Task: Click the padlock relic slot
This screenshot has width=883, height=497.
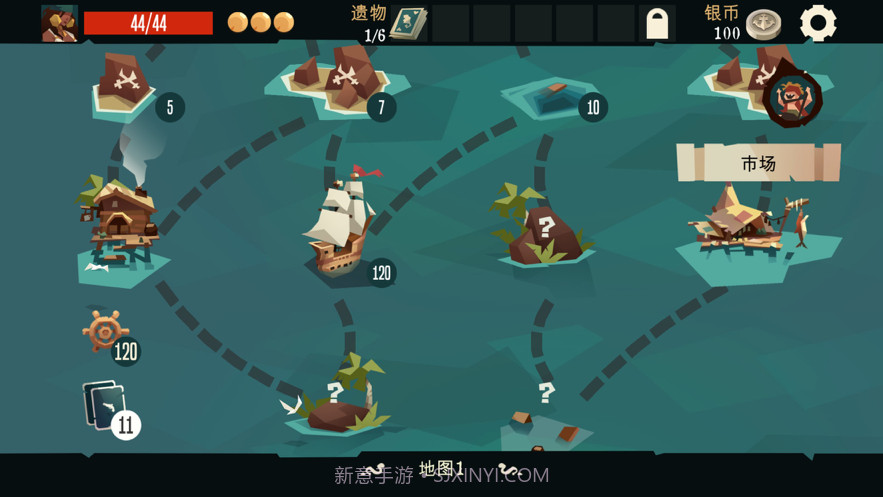Action: tap(657, 24)
